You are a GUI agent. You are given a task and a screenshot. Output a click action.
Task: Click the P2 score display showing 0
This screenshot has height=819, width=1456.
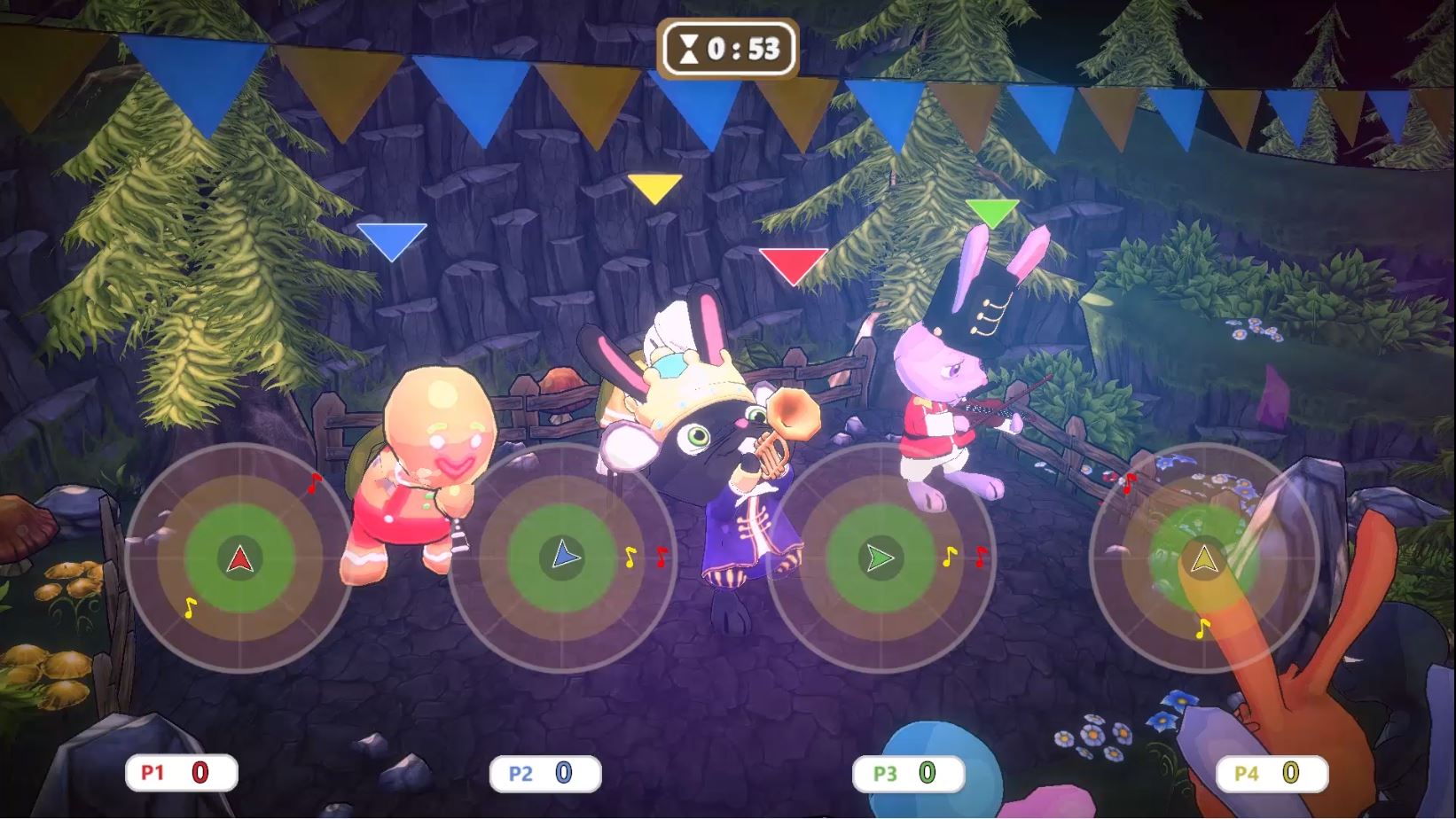click(564, 772)
